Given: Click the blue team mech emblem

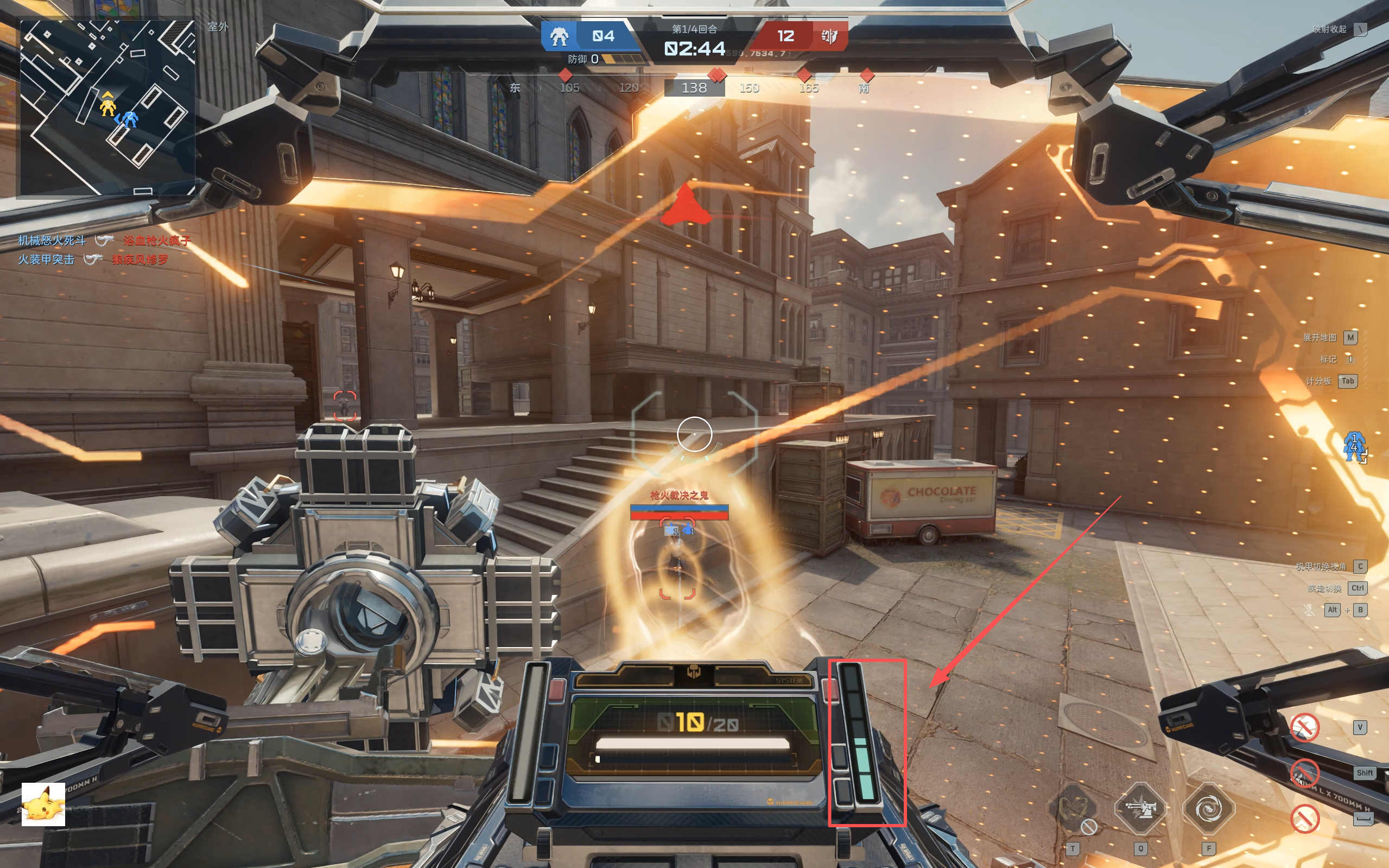Looking at the screenshot, I should click(559, 36).
